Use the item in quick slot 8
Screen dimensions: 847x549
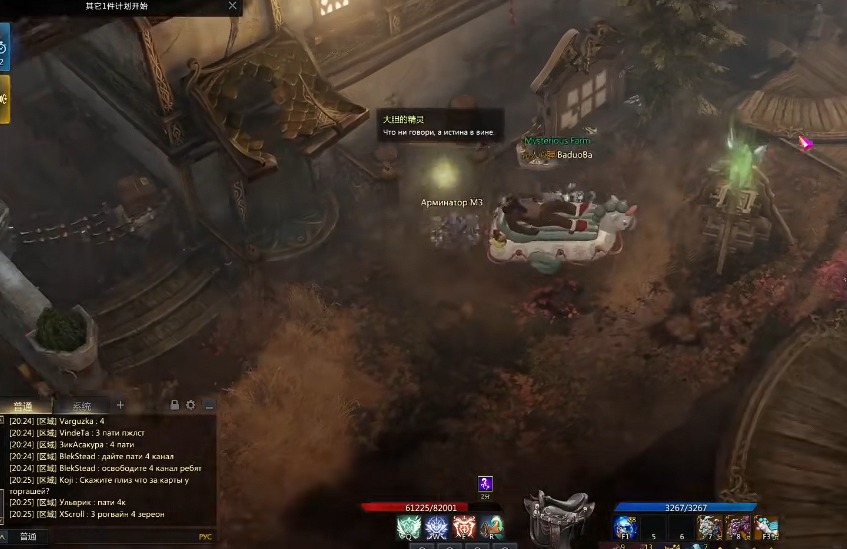738,527
